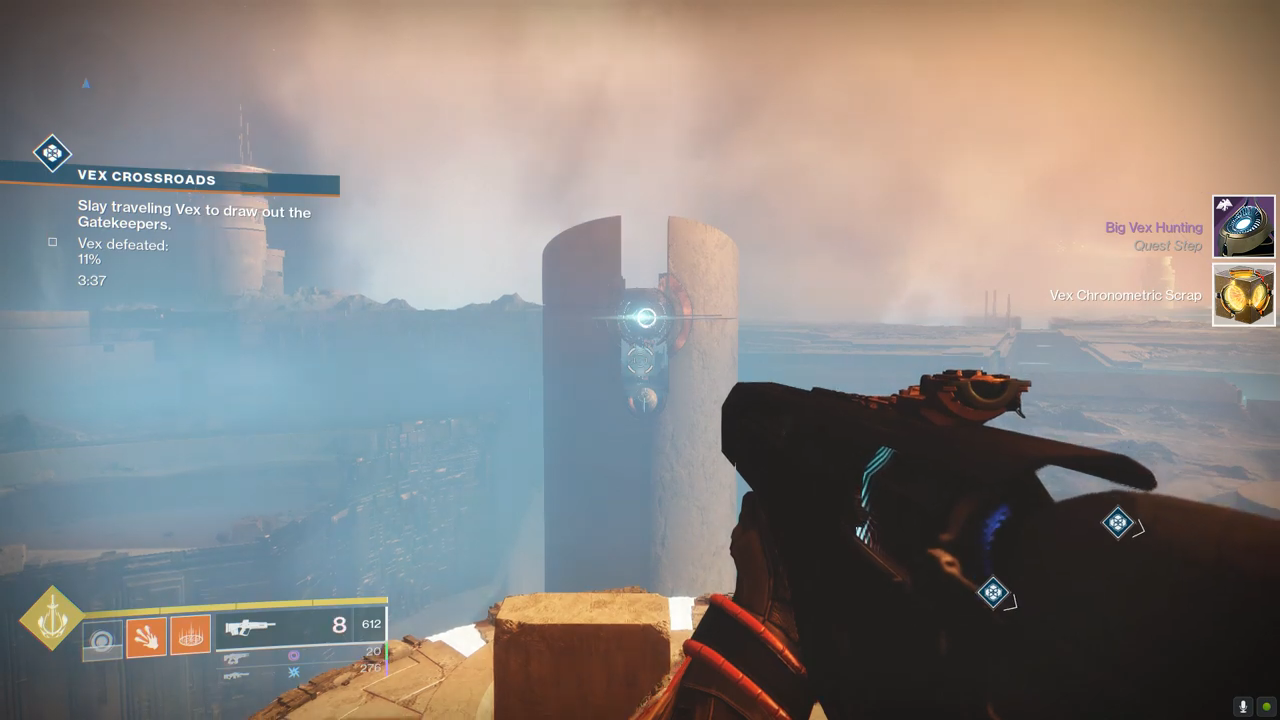Click the grenade ability icon with ring
The image size is (1280, 720).
102,639
